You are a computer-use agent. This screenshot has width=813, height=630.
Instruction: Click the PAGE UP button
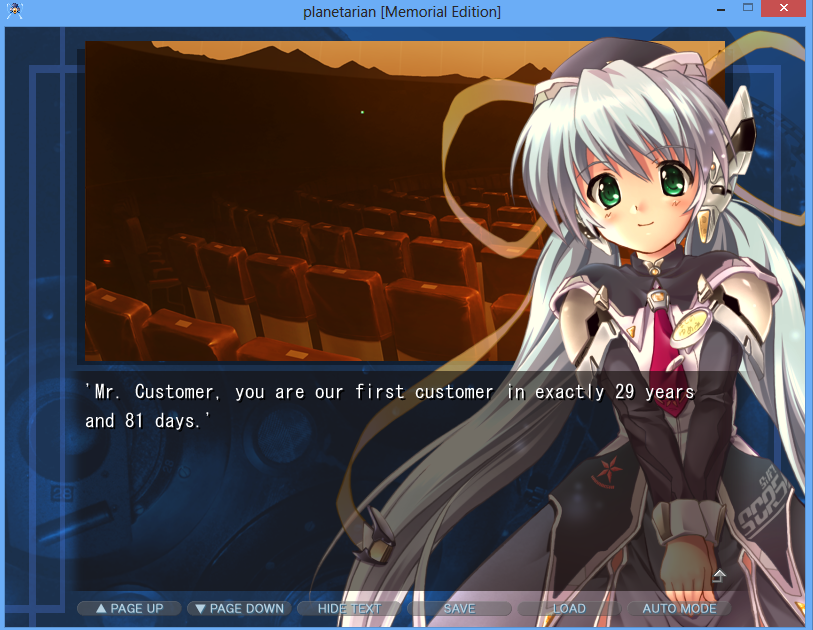129,608
